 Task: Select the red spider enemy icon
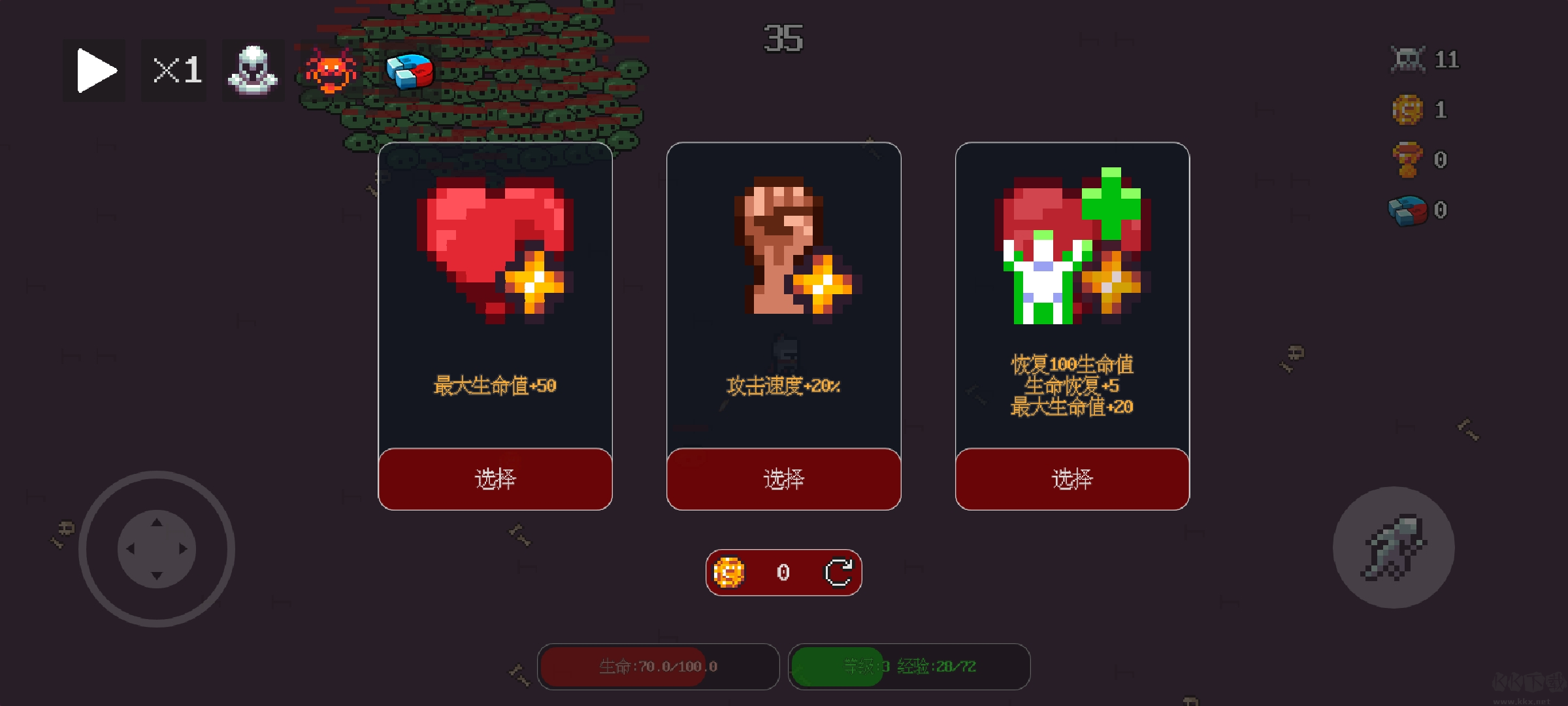[331, 71]
